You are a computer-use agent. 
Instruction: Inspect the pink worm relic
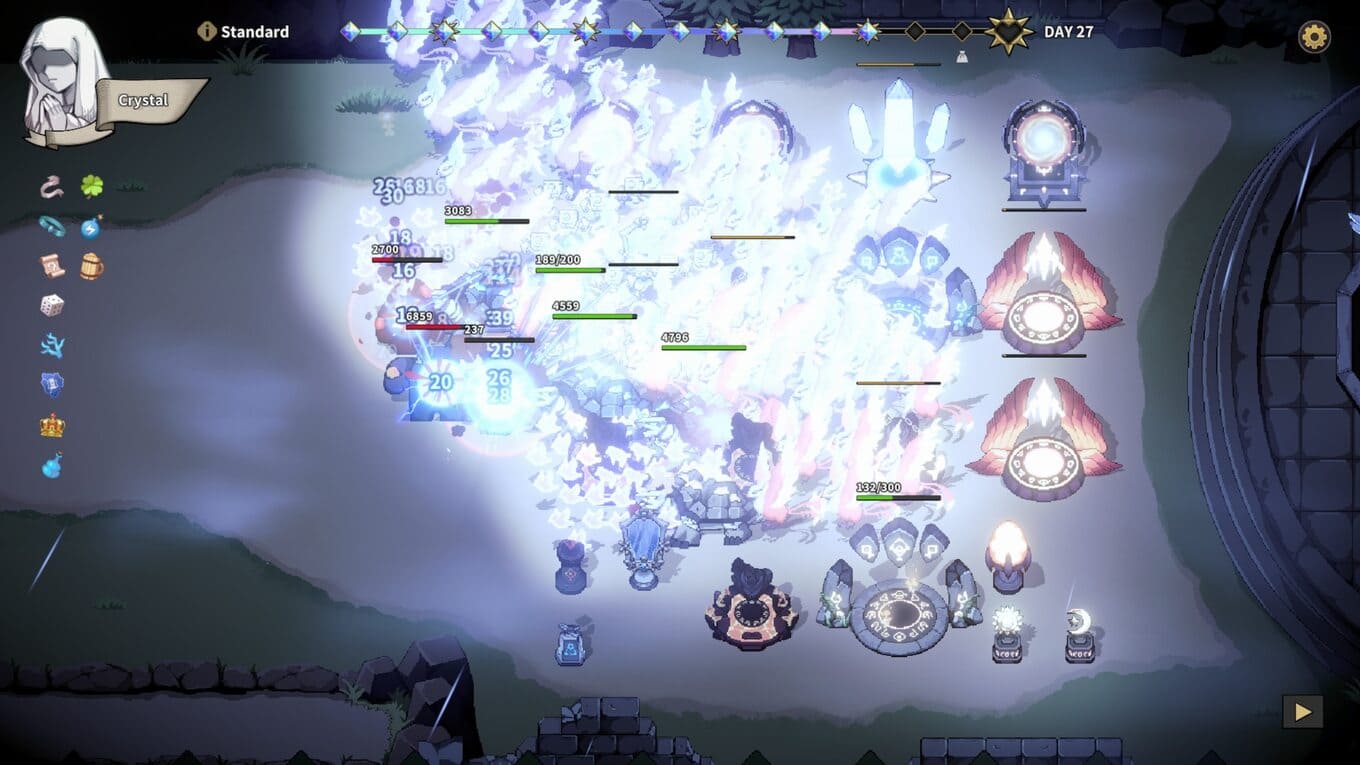tap(52, 186)
